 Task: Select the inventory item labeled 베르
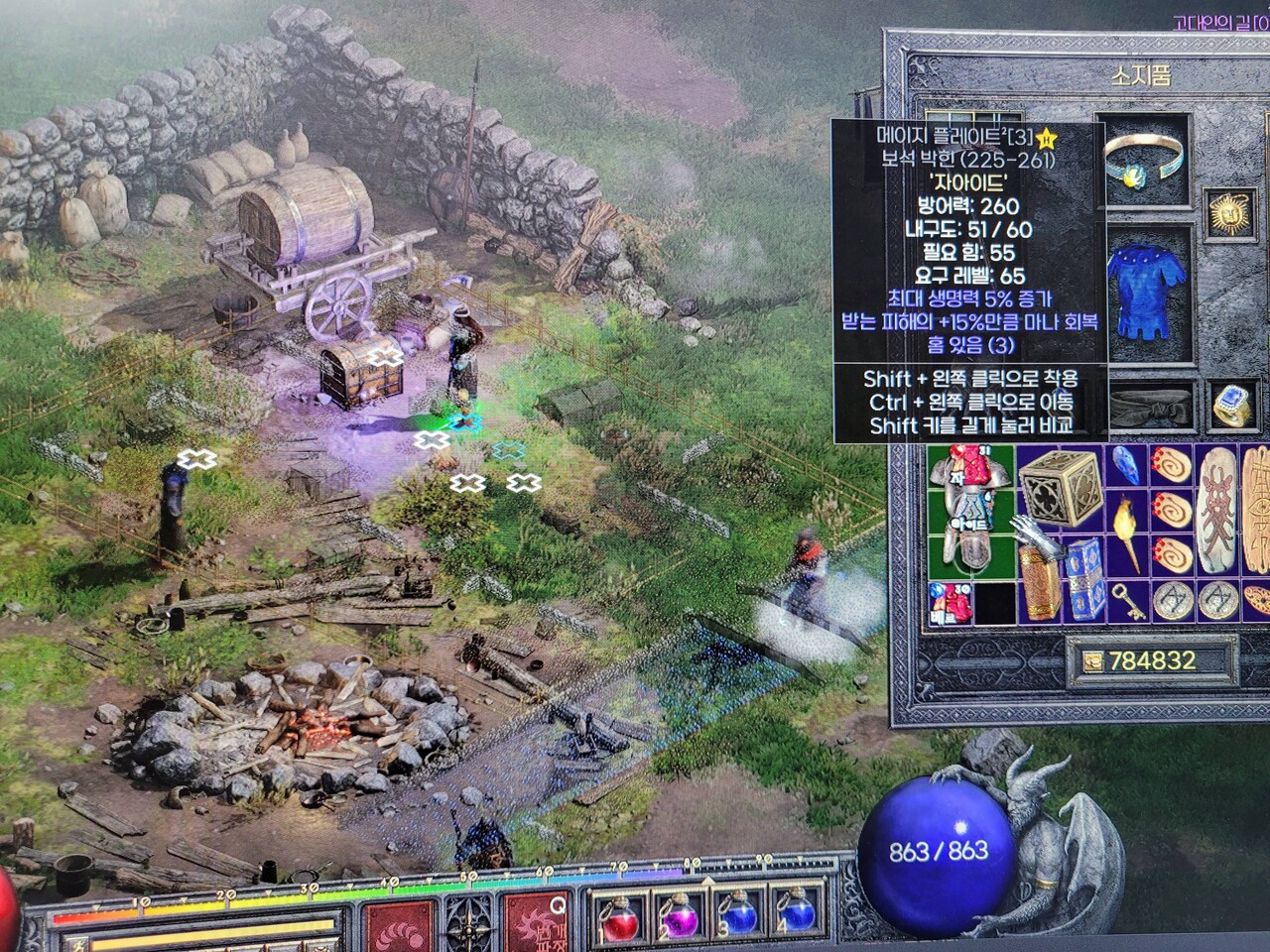950,602
